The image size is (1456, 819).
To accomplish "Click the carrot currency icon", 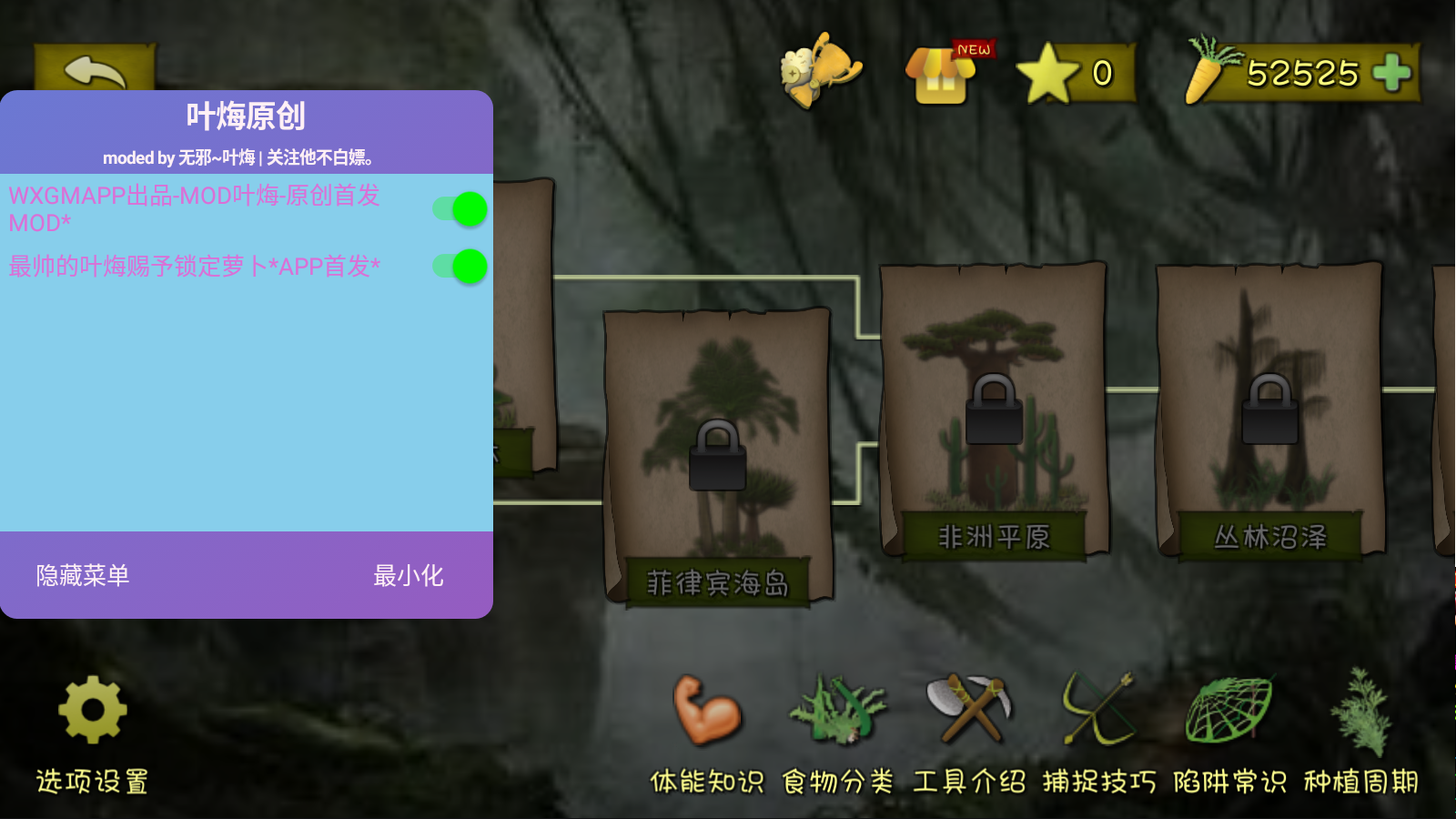I will [x=1204, y=70].
